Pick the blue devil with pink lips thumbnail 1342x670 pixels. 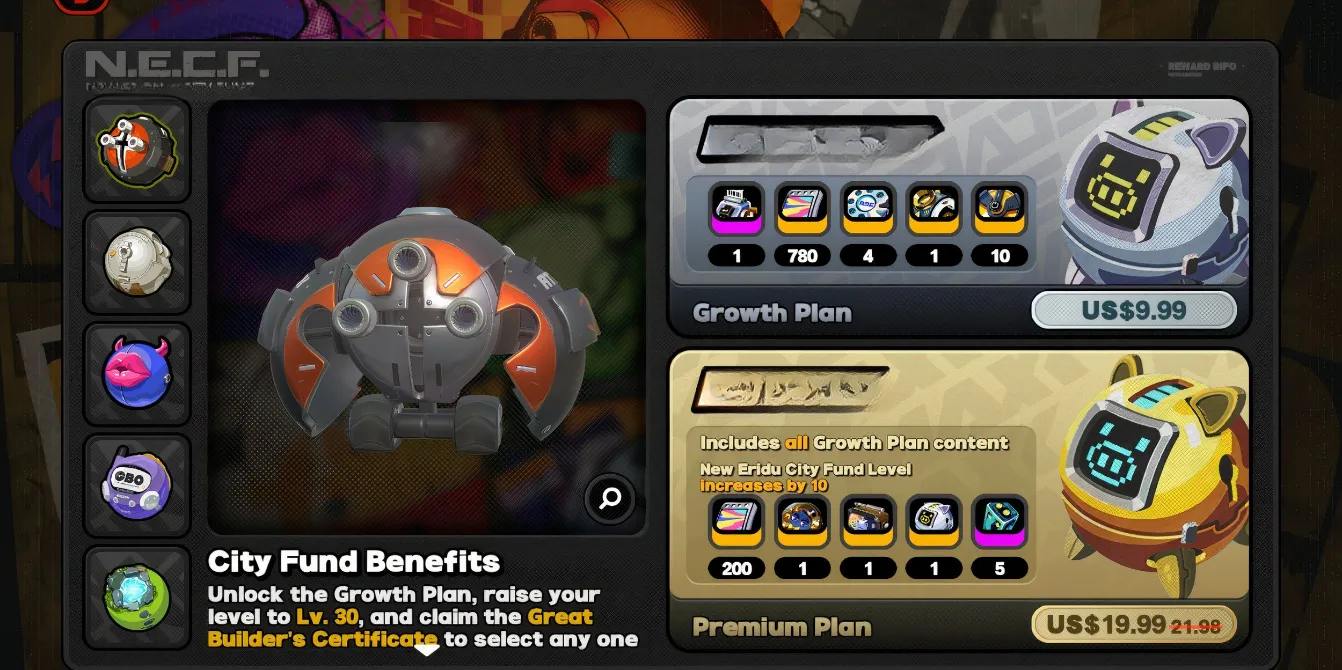(137, 374)
